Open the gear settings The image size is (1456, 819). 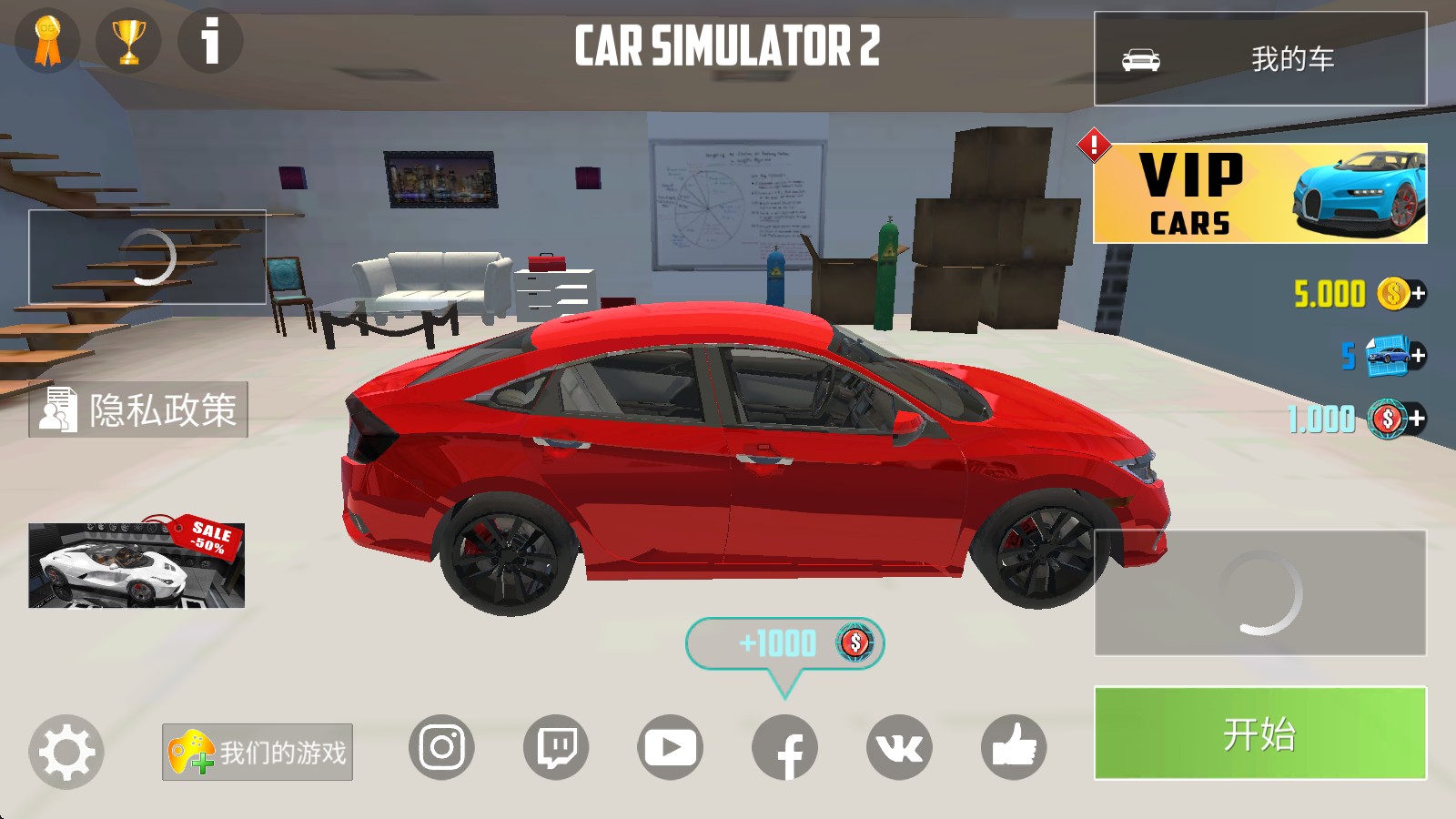point(66,752)
